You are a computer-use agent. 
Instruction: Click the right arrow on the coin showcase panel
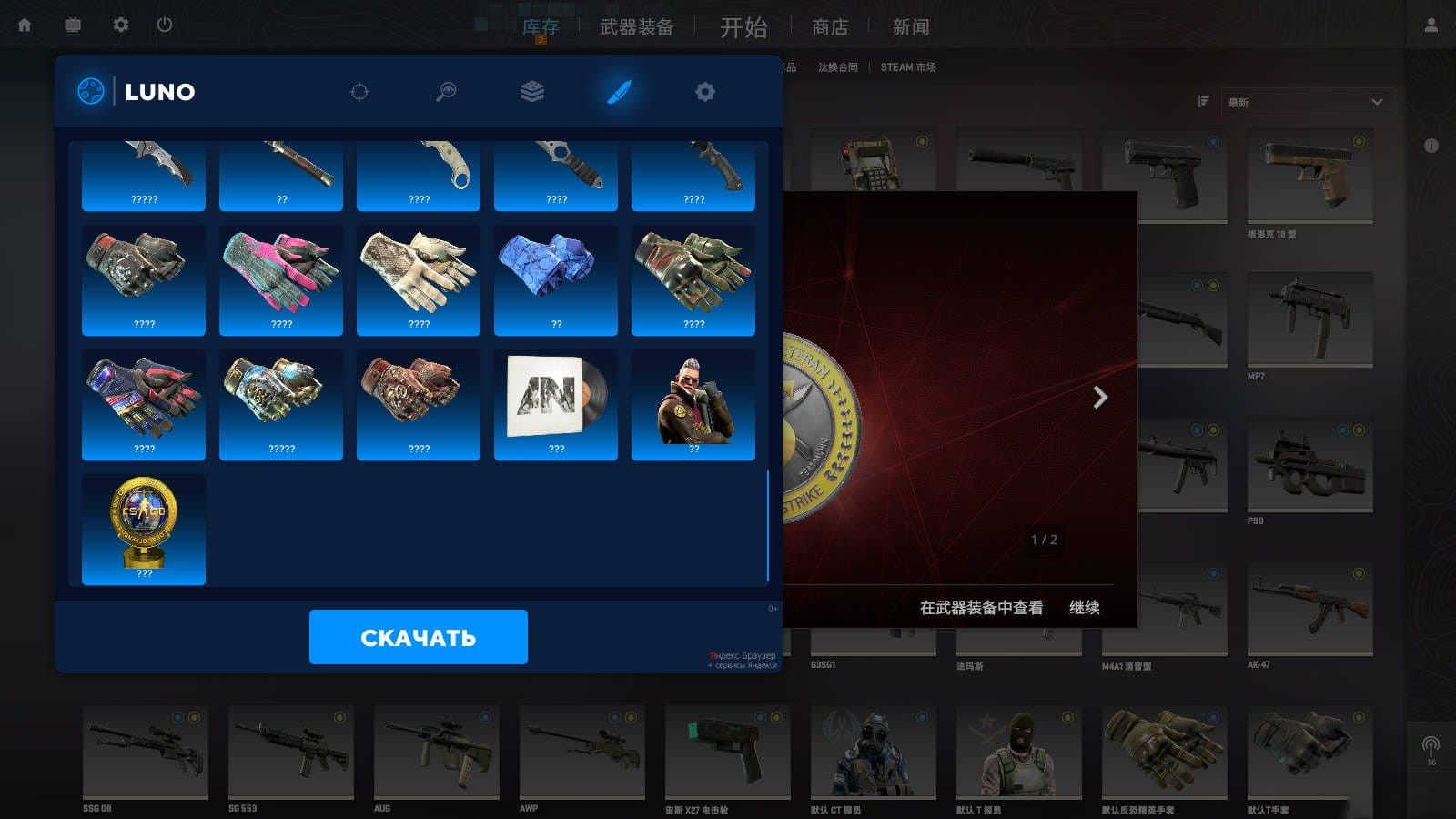click(1102, 398)
